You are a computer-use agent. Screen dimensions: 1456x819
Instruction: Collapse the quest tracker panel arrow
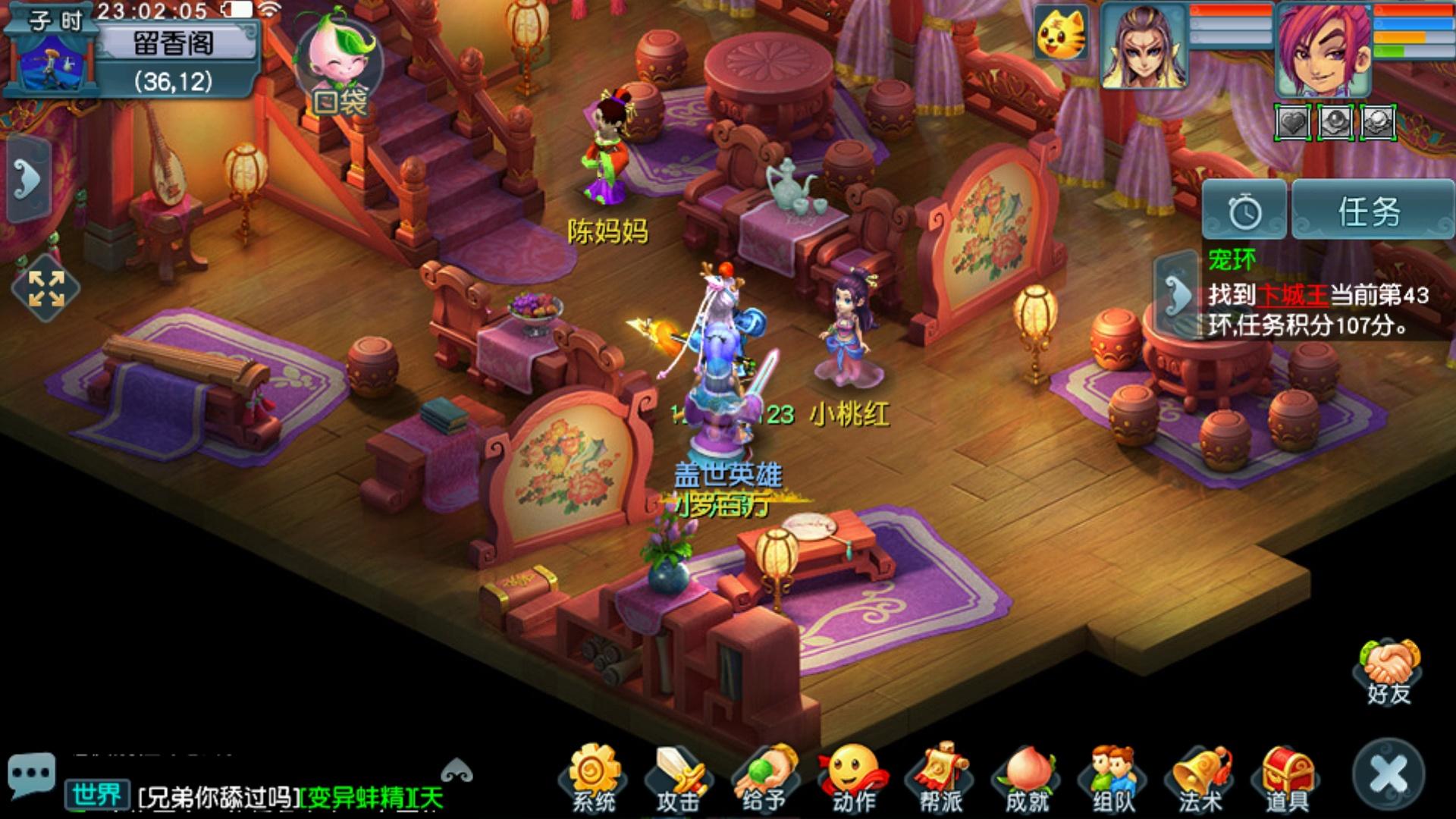tap(1176, 295)
